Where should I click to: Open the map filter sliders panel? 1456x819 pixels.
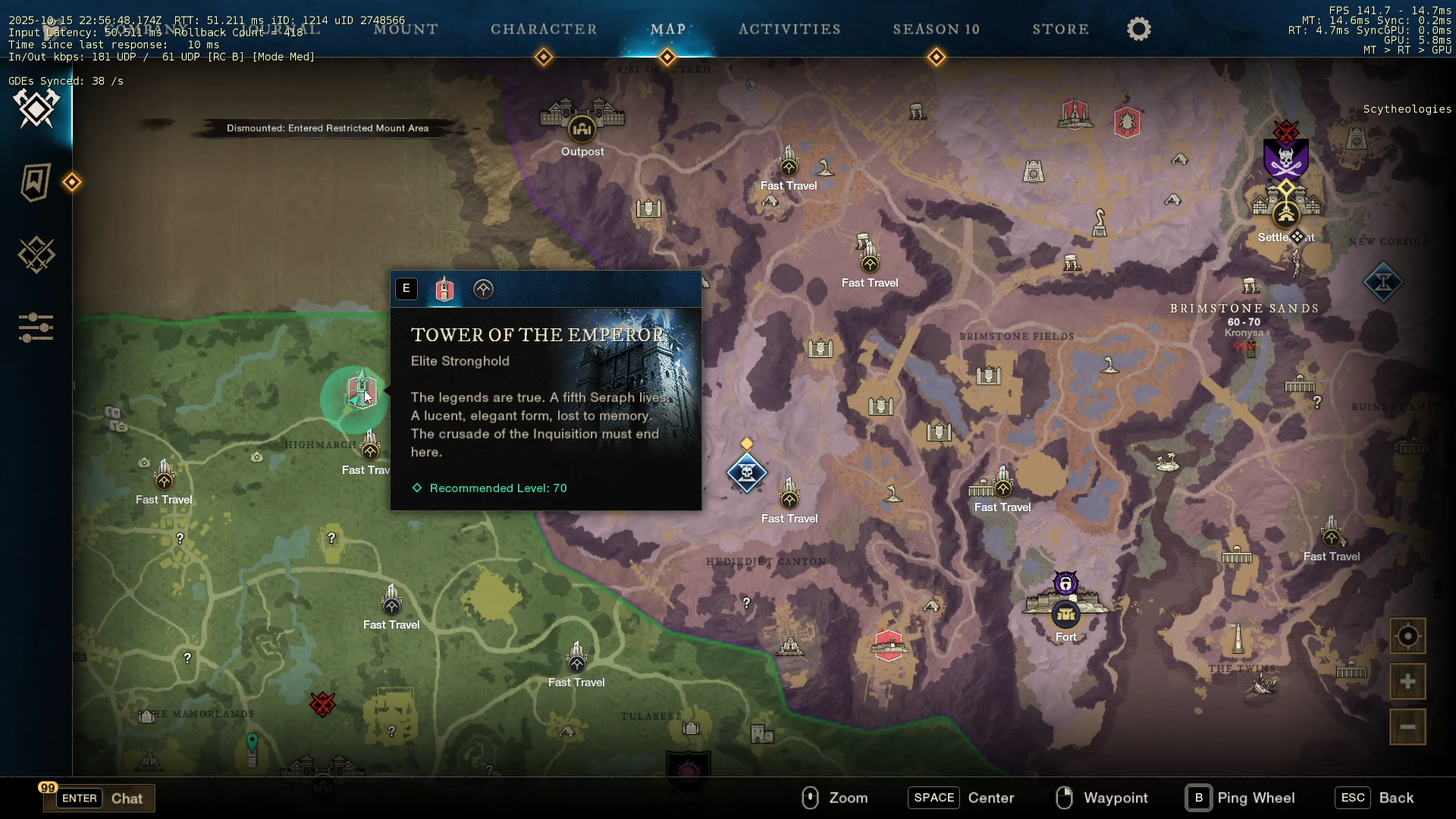click(36, 328)
